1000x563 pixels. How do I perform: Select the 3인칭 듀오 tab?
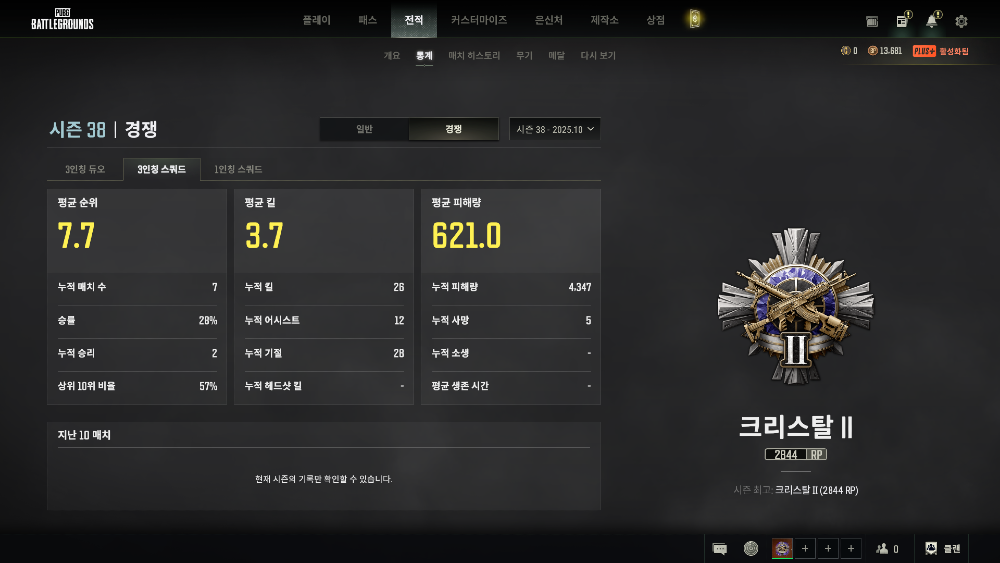[85, 170]
